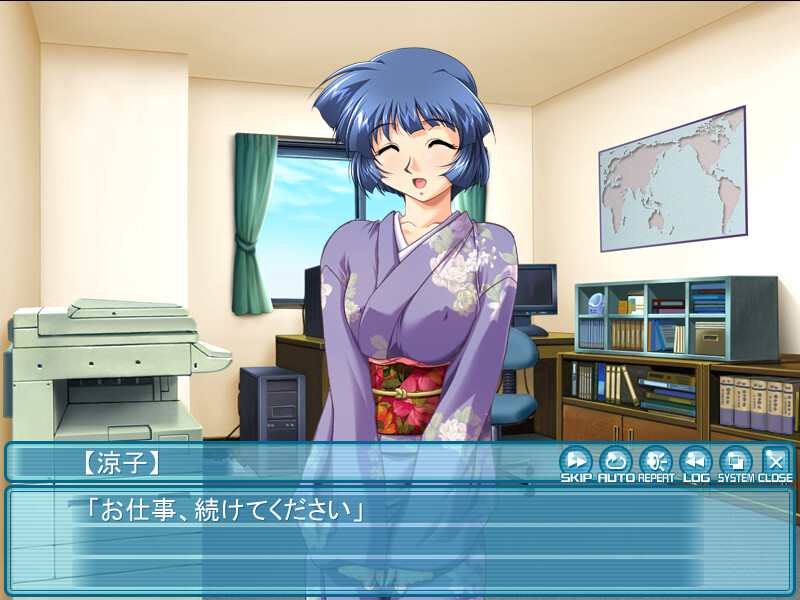800x600 pixels.
Task: Activate the SKIP button
Action: 575,462
